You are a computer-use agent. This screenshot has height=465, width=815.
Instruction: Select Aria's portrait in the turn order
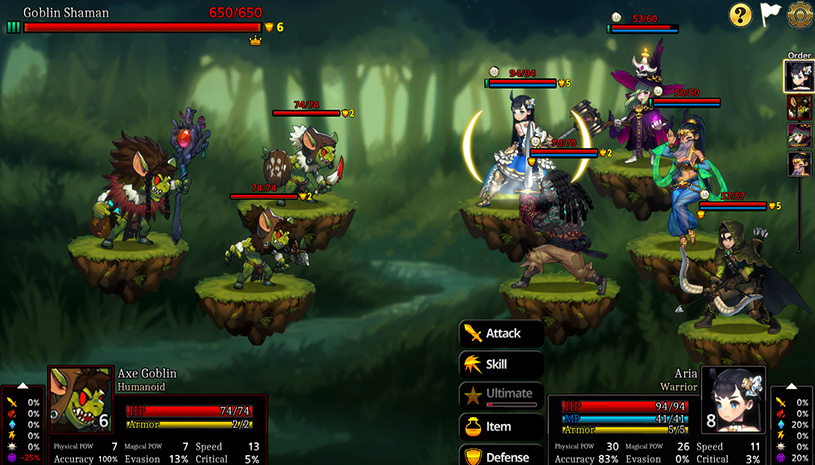[x=798, y=75]
